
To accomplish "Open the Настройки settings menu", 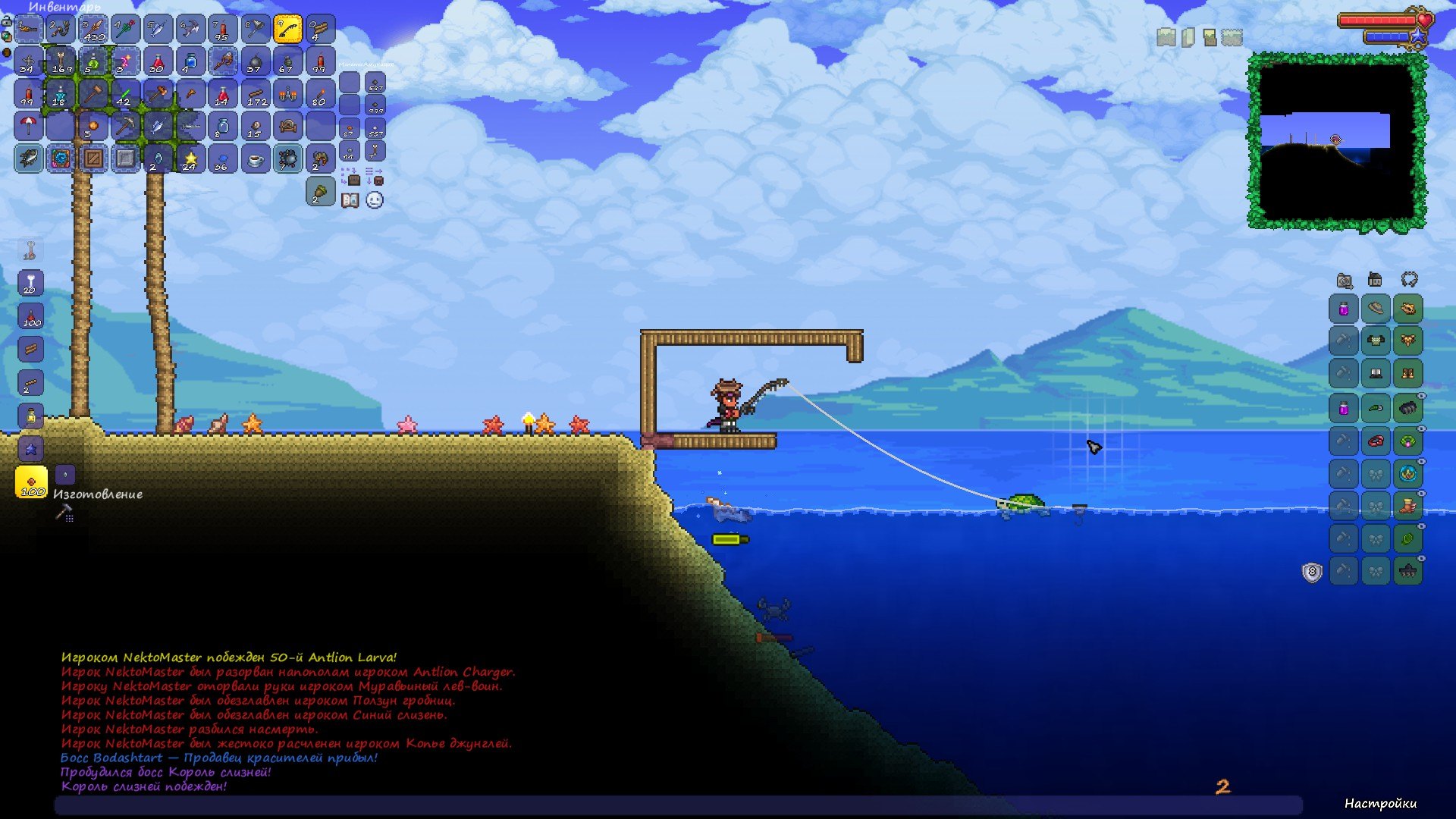I will (x=1379, y=804).
